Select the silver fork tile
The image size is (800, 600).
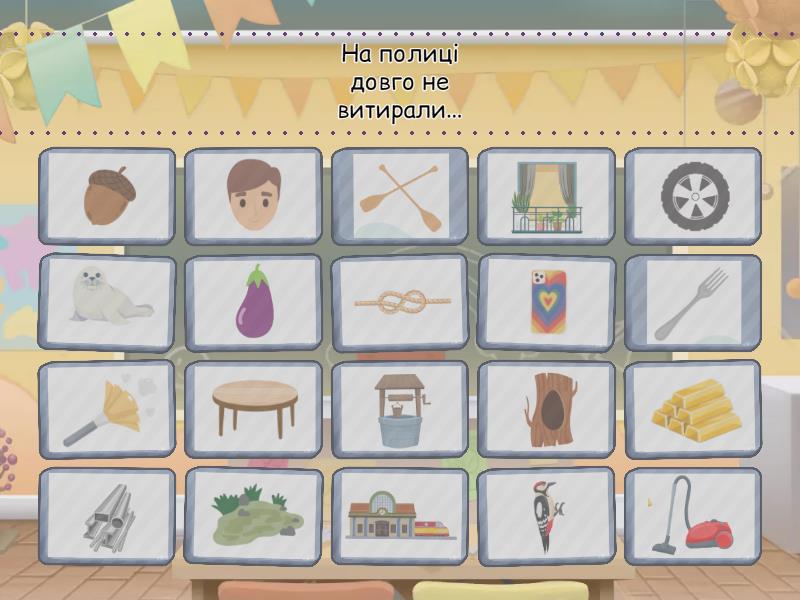click(693, 302)
